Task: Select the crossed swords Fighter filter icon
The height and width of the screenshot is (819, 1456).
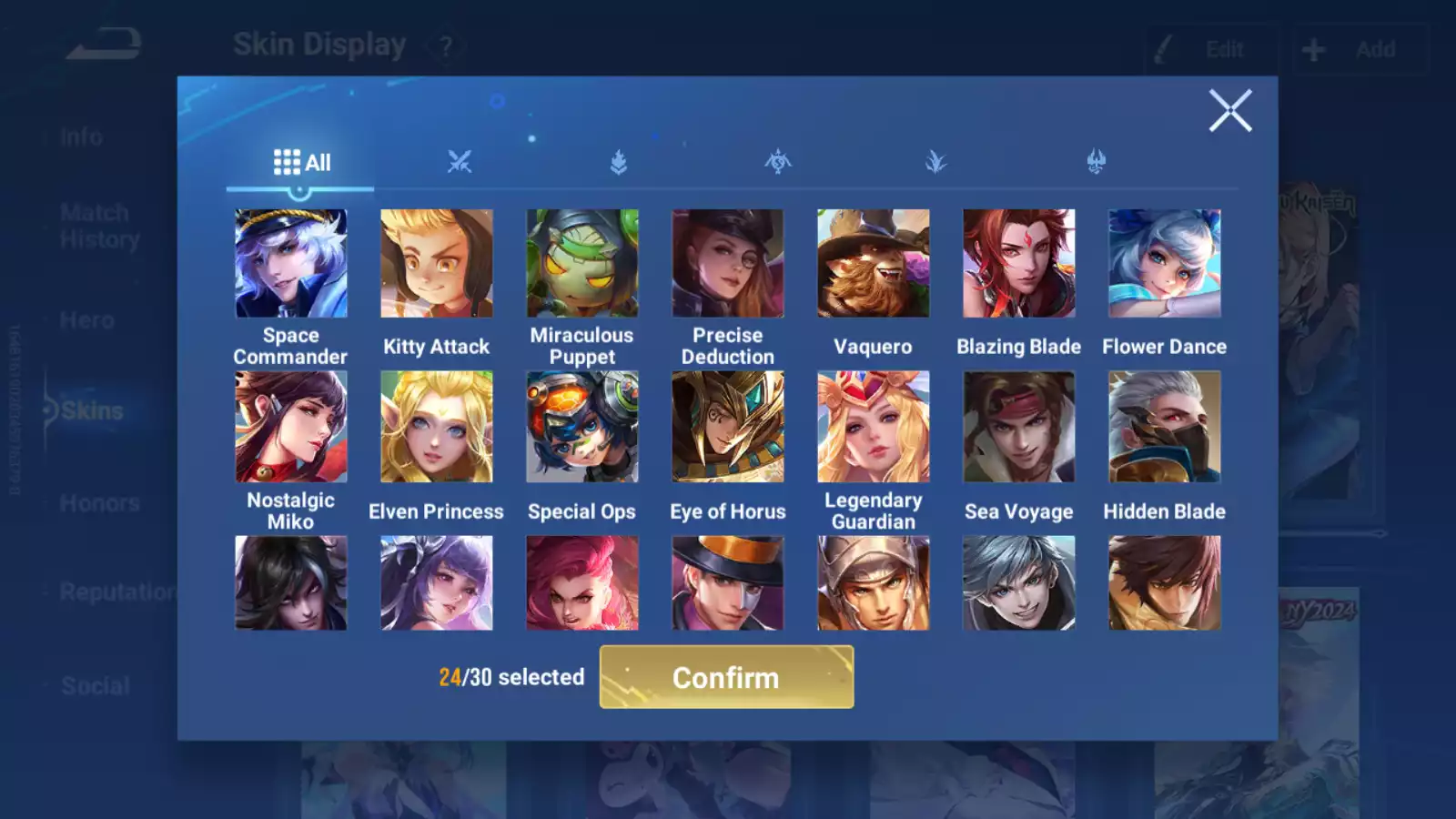Action: click(460, 162)
